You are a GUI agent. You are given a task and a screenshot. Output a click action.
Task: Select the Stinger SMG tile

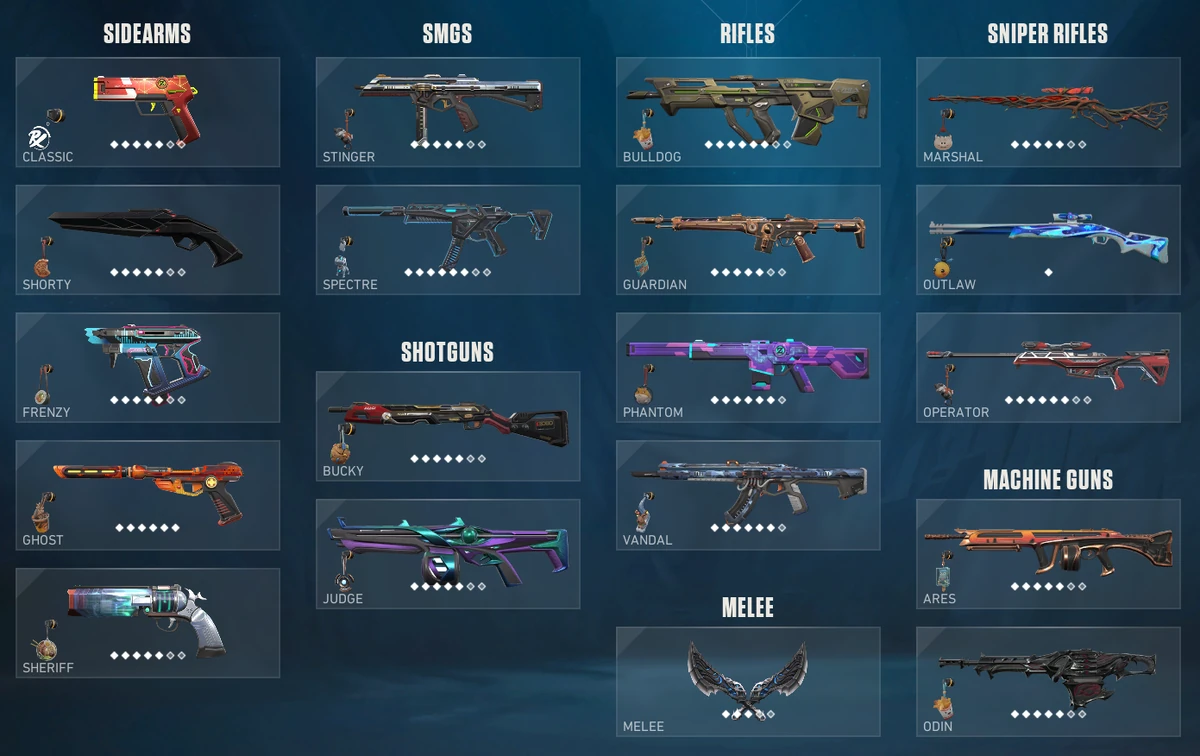pos(447,111)
